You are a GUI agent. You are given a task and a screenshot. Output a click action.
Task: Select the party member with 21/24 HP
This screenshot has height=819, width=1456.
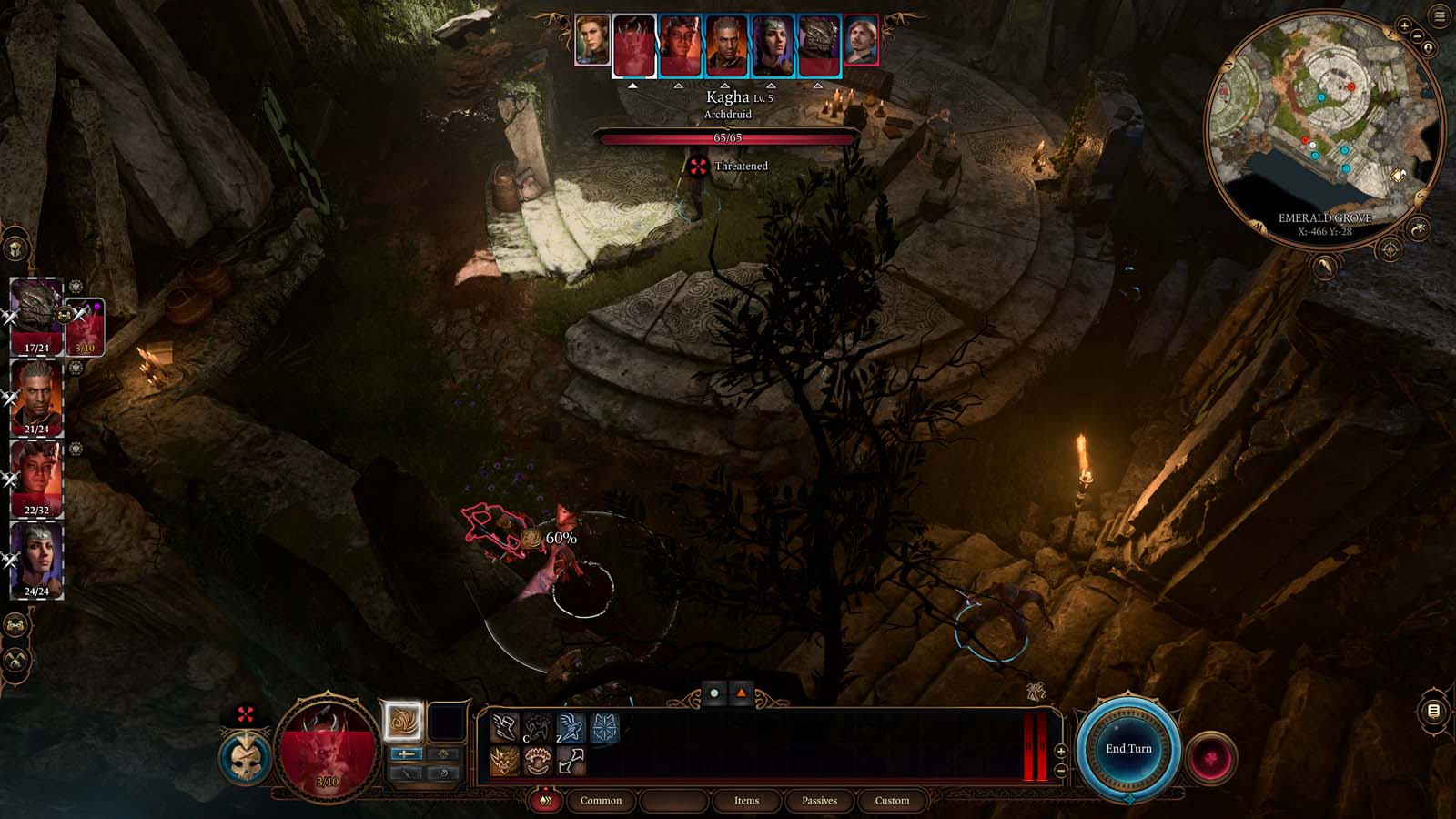point(36,396)
